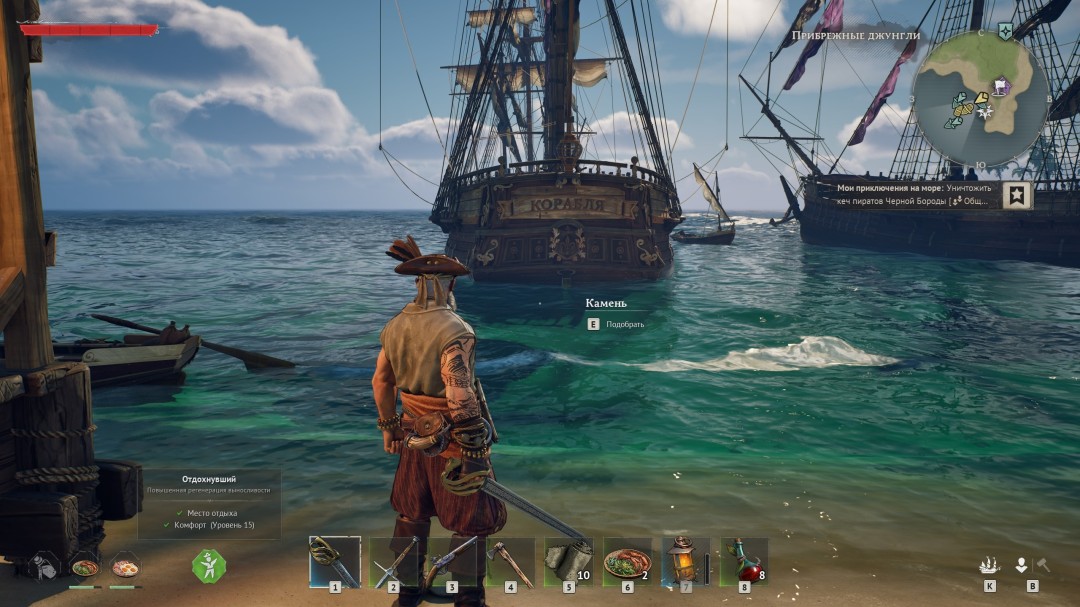Select the cutlass sabre in hotbar slot 1

(334, 561)
